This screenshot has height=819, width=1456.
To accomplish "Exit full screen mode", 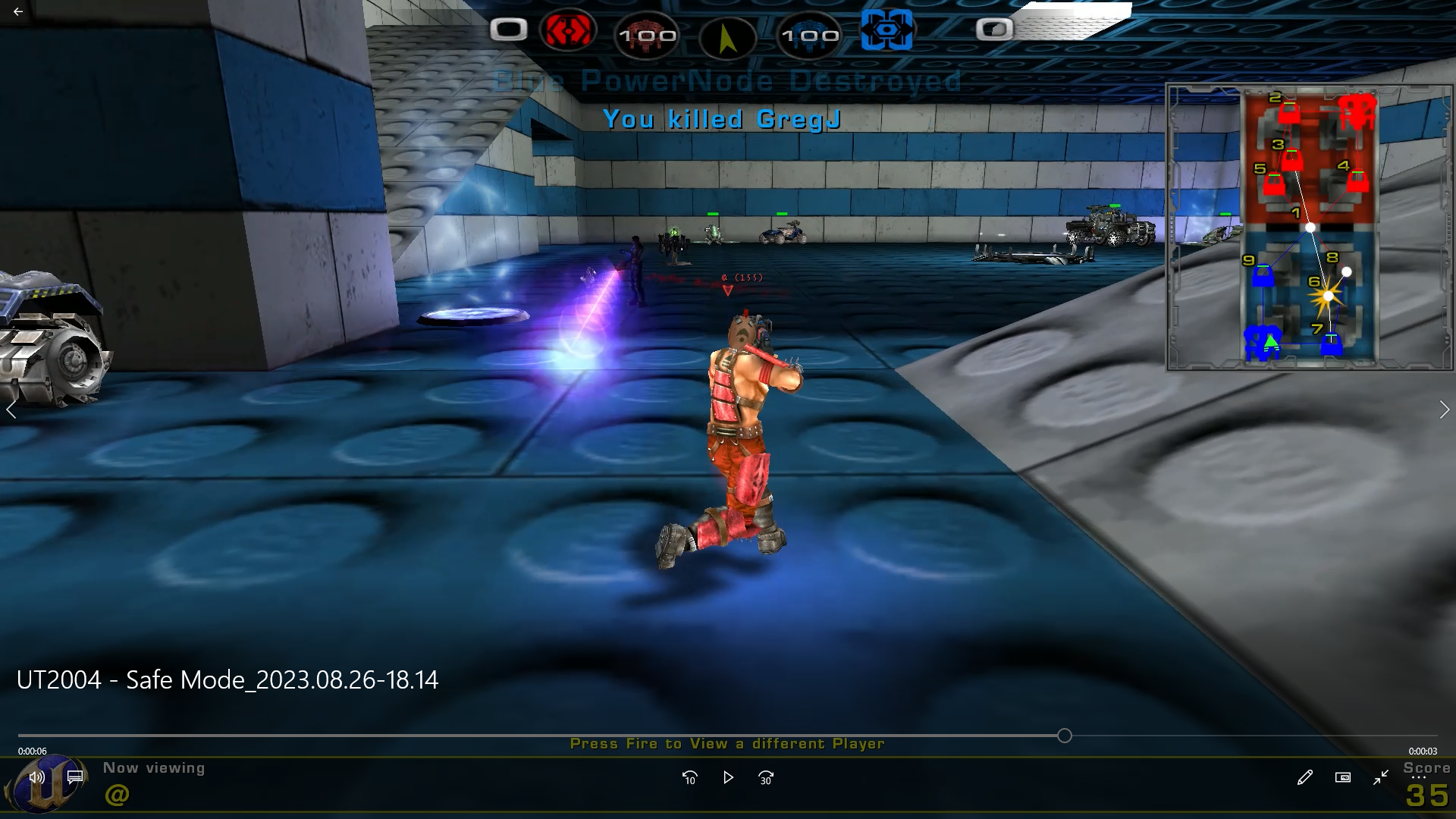I will coord(1381,777).
